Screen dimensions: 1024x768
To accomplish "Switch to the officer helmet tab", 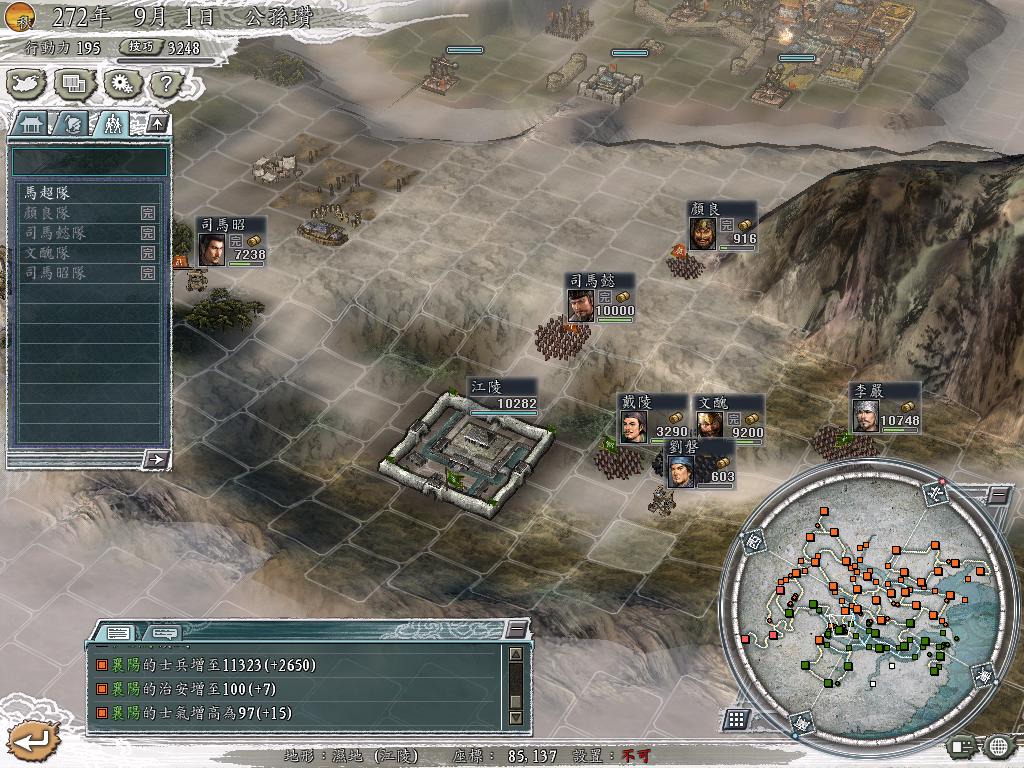I will (71, 124).
